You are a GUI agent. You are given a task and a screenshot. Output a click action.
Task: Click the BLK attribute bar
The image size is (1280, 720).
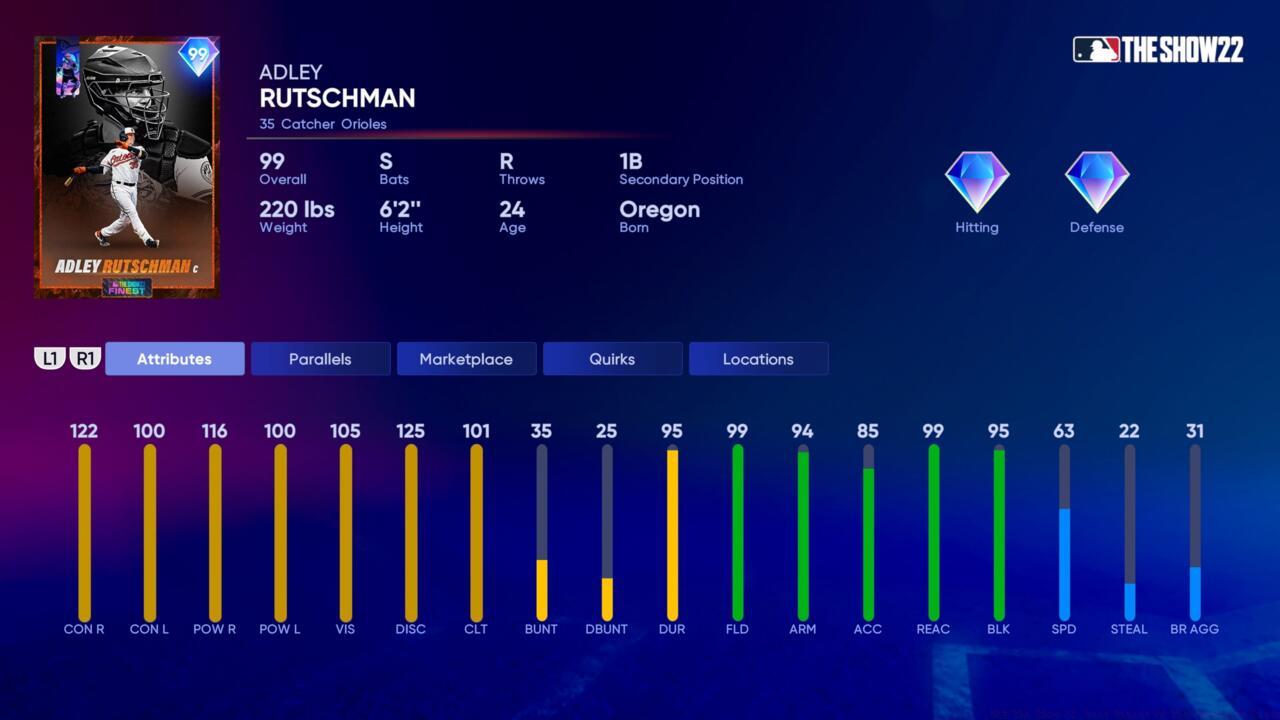pyautogui.click(x=998, y=530)
